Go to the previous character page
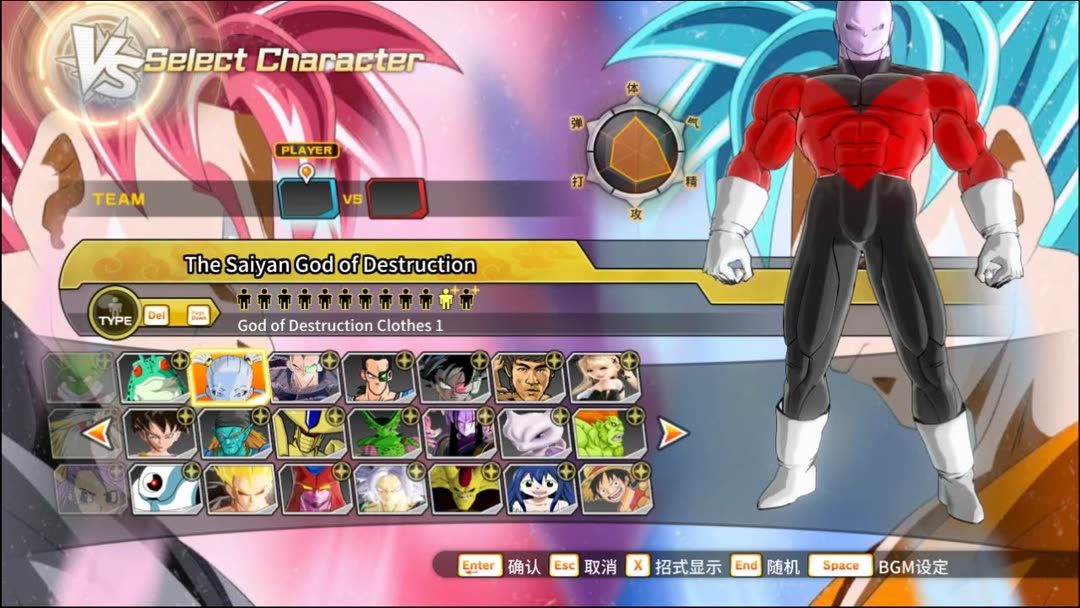Screen dimensions: 1080x608 pos(96,433)
